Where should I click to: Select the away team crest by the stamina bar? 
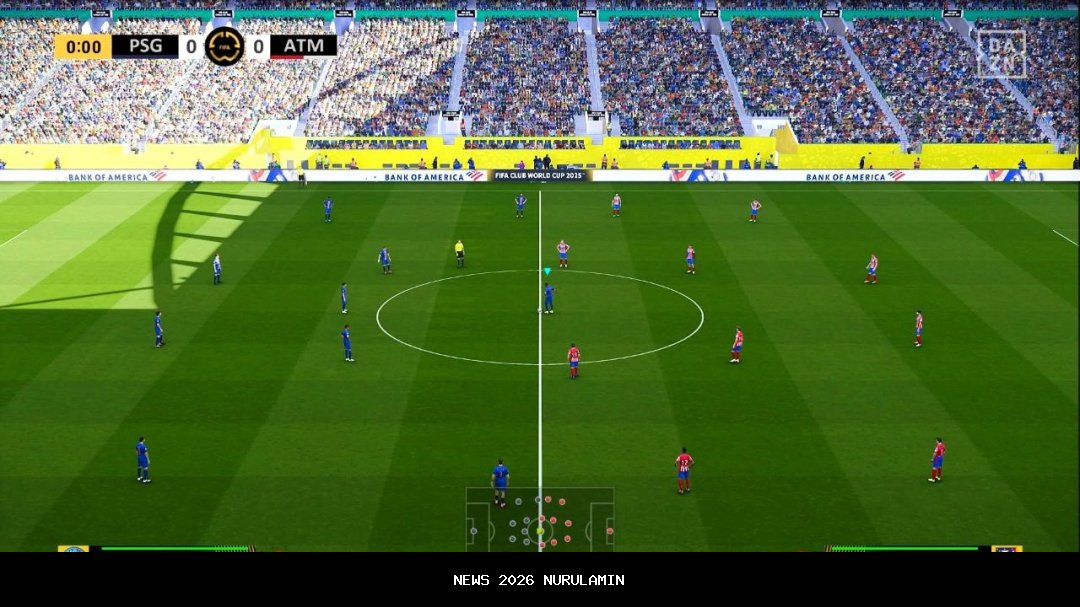pyautogui.click(x=1006, y=548)
